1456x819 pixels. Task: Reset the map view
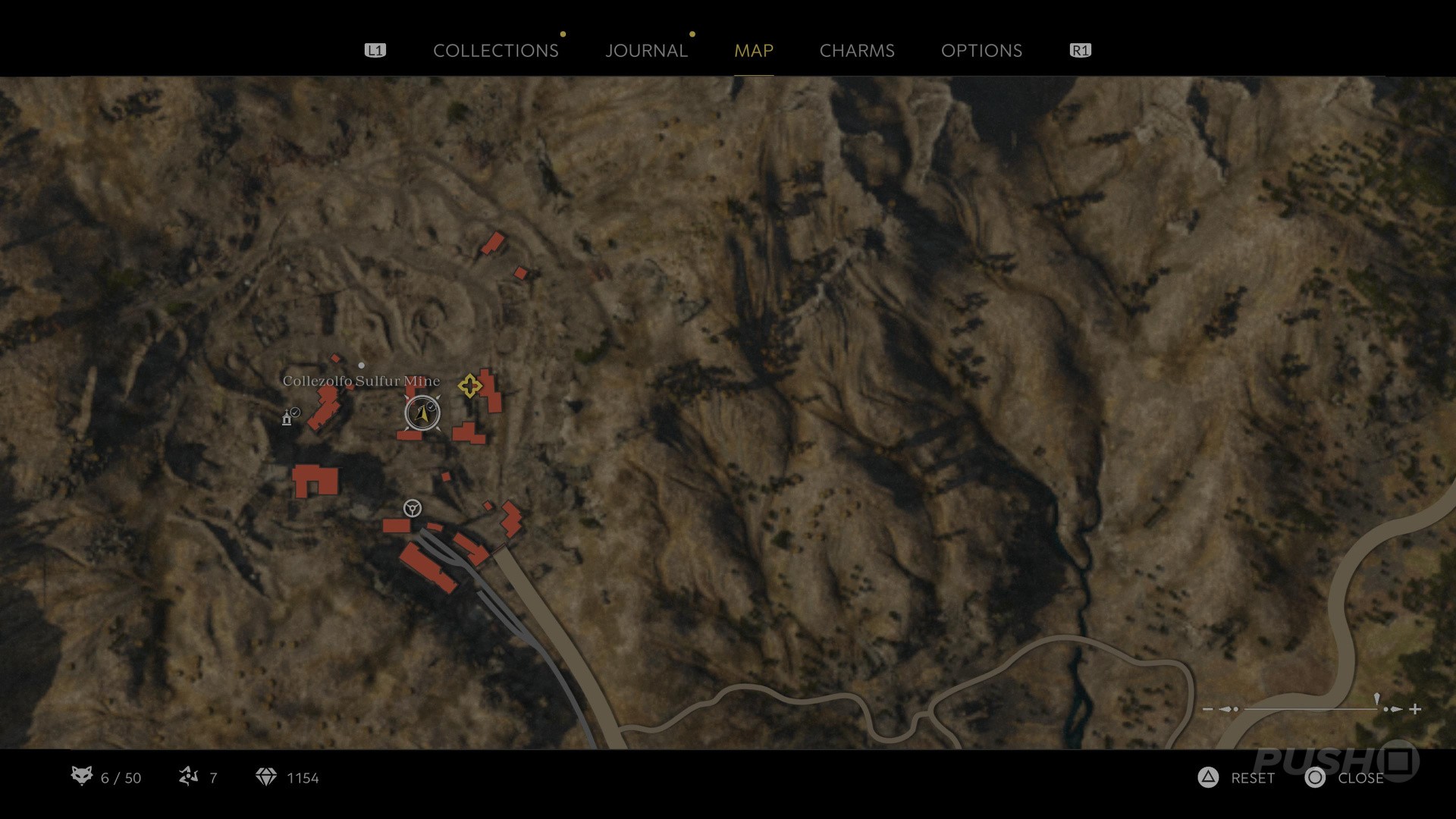[1238, 778]
